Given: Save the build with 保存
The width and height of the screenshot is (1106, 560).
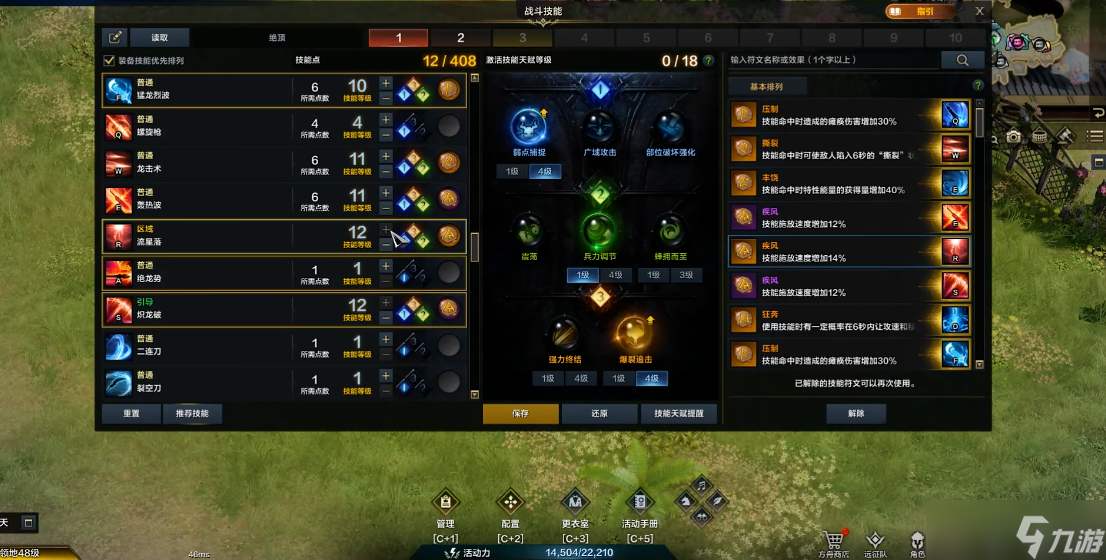Looking at the screenshot, I should (520, 413).
